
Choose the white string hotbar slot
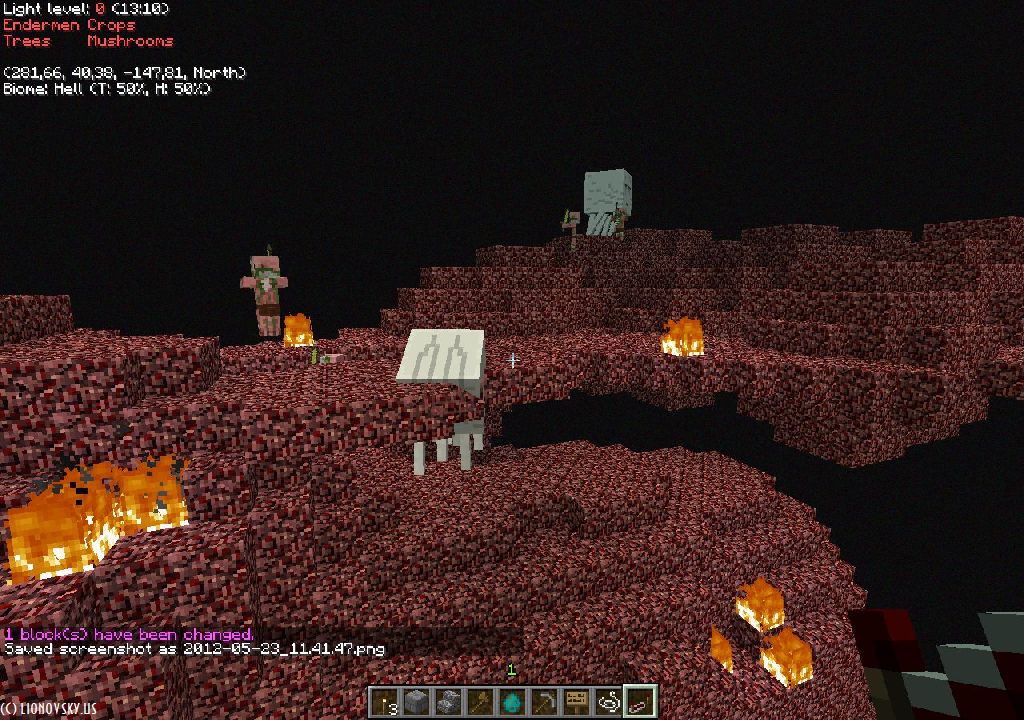click(609, 702)
